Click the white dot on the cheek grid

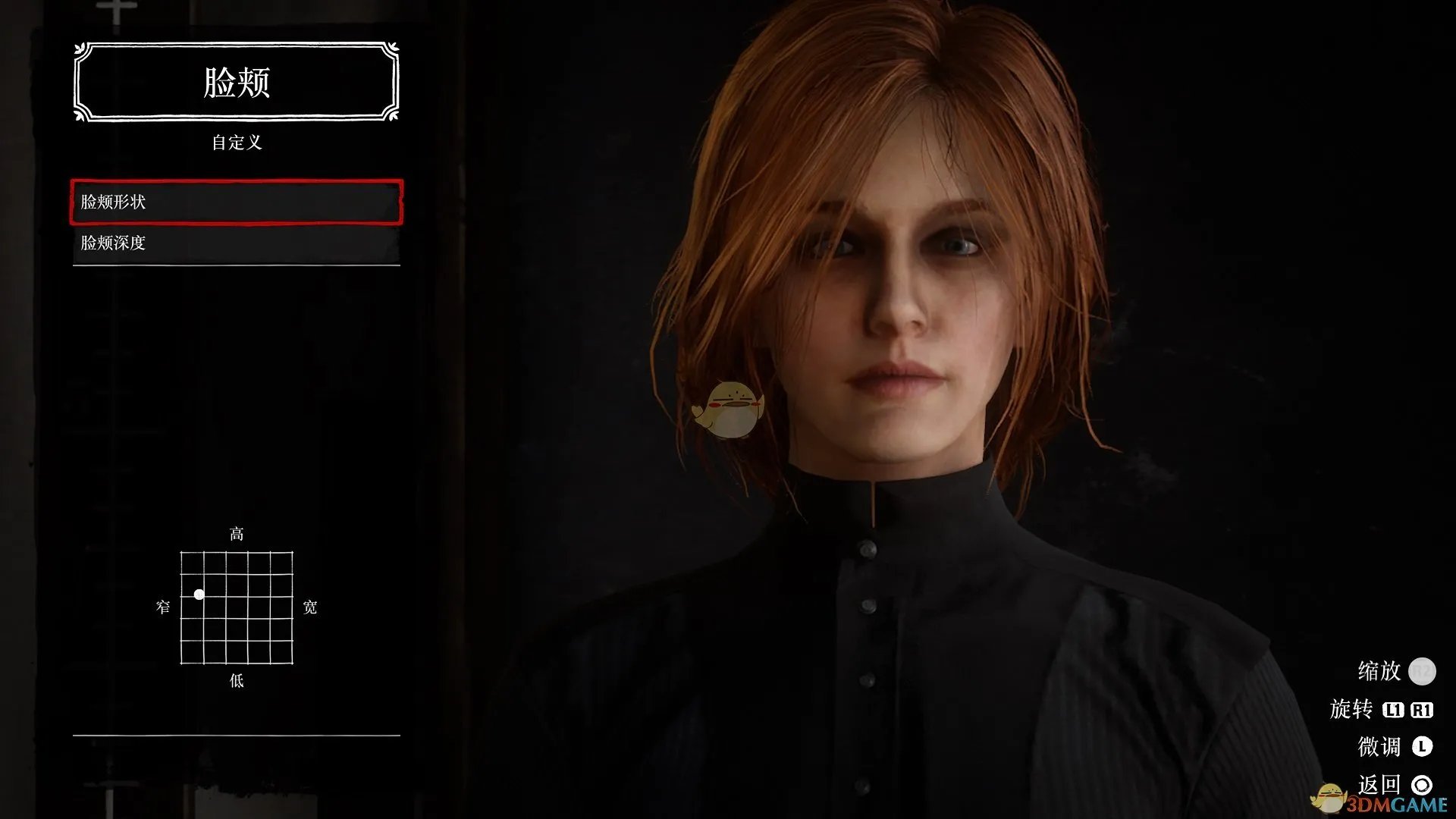(199, 595)
